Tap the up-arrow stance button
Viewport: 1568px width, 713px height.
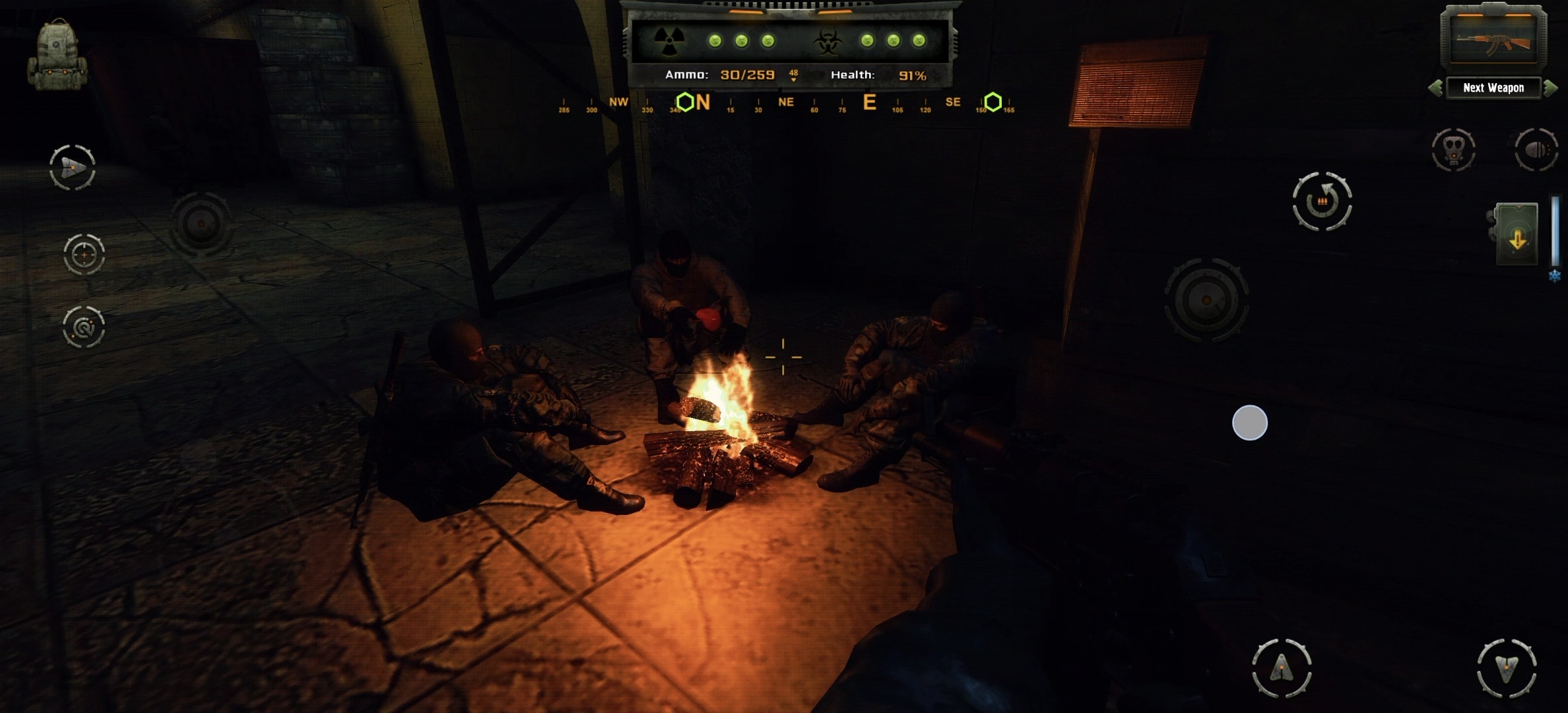tap(1282, 667)
